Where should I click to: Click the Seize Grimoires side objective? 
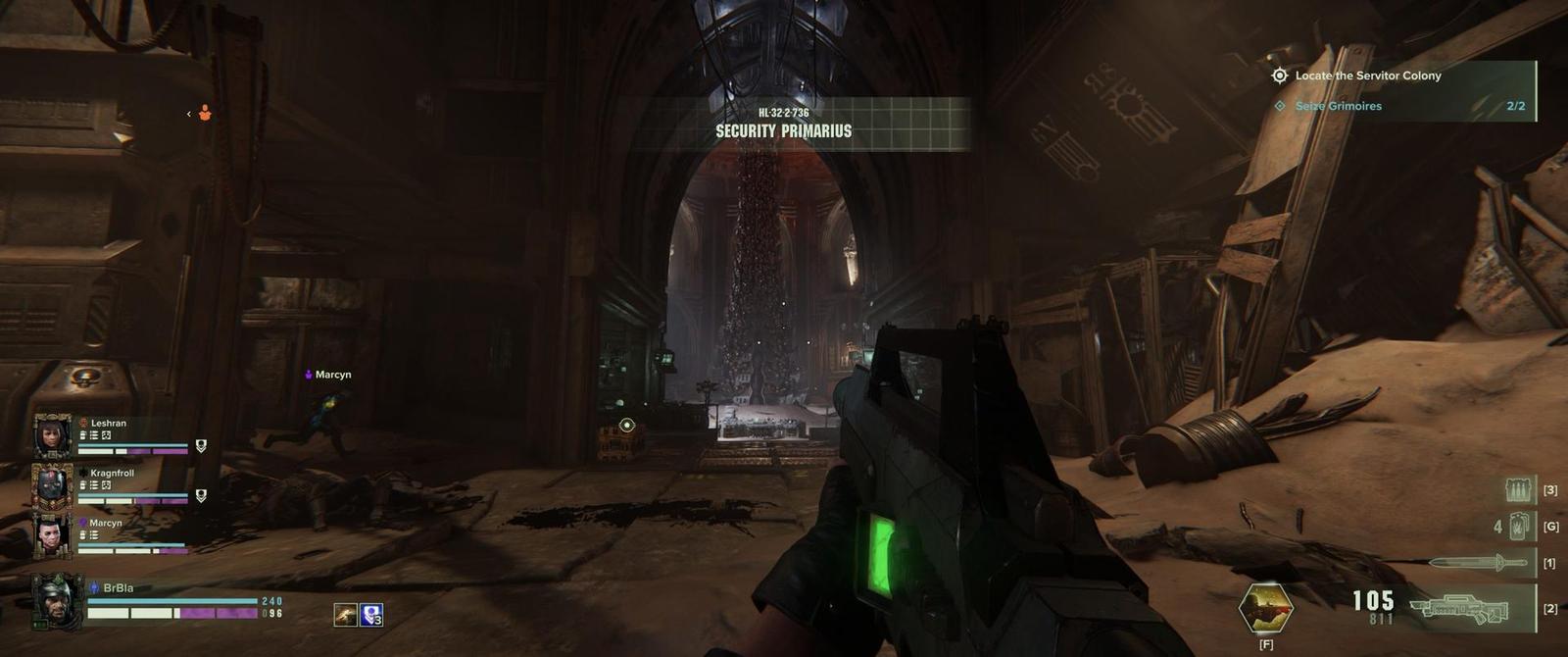pos(1338,106)
